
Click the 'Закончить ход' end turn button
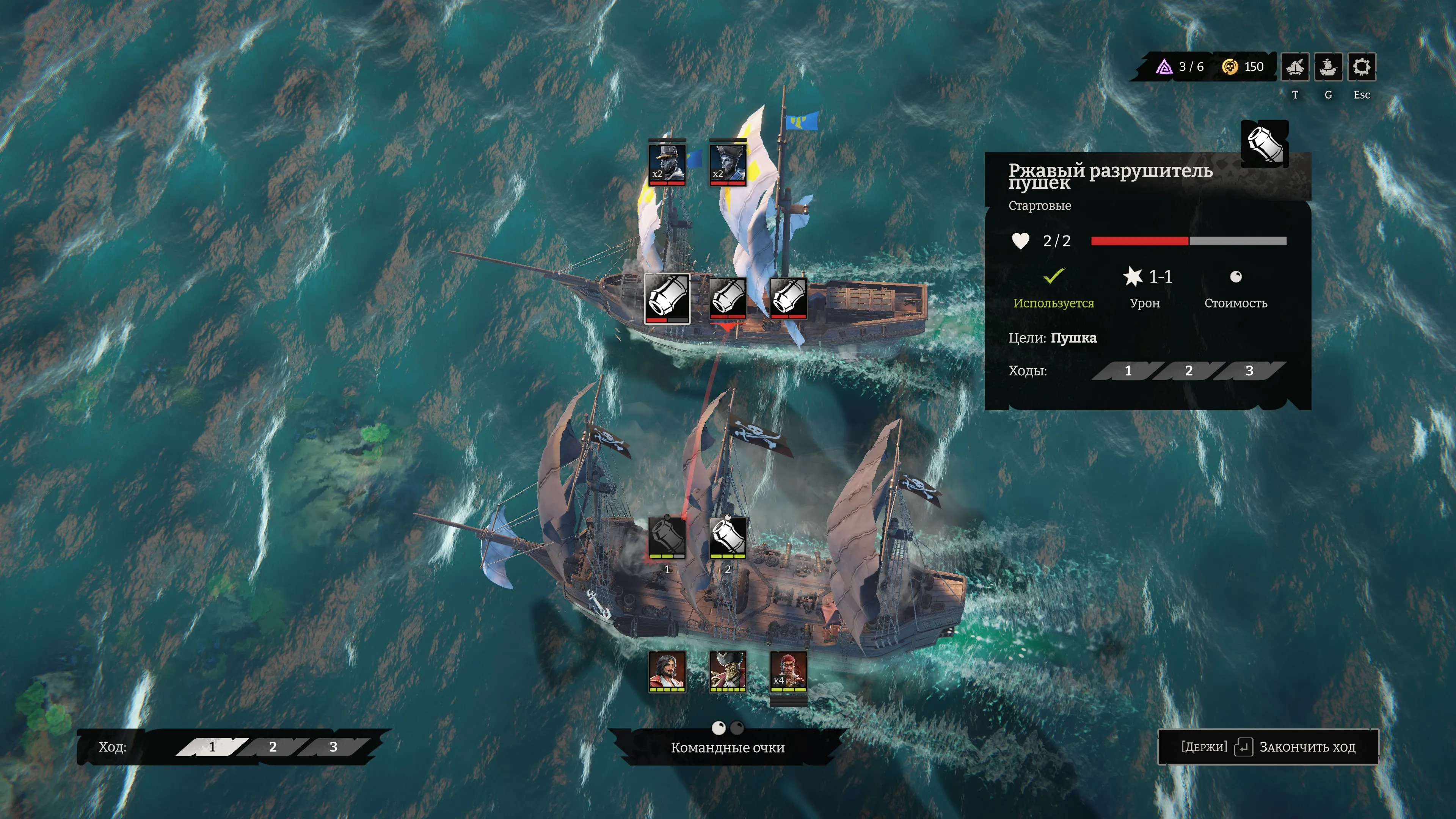(x=1268, y=747)
